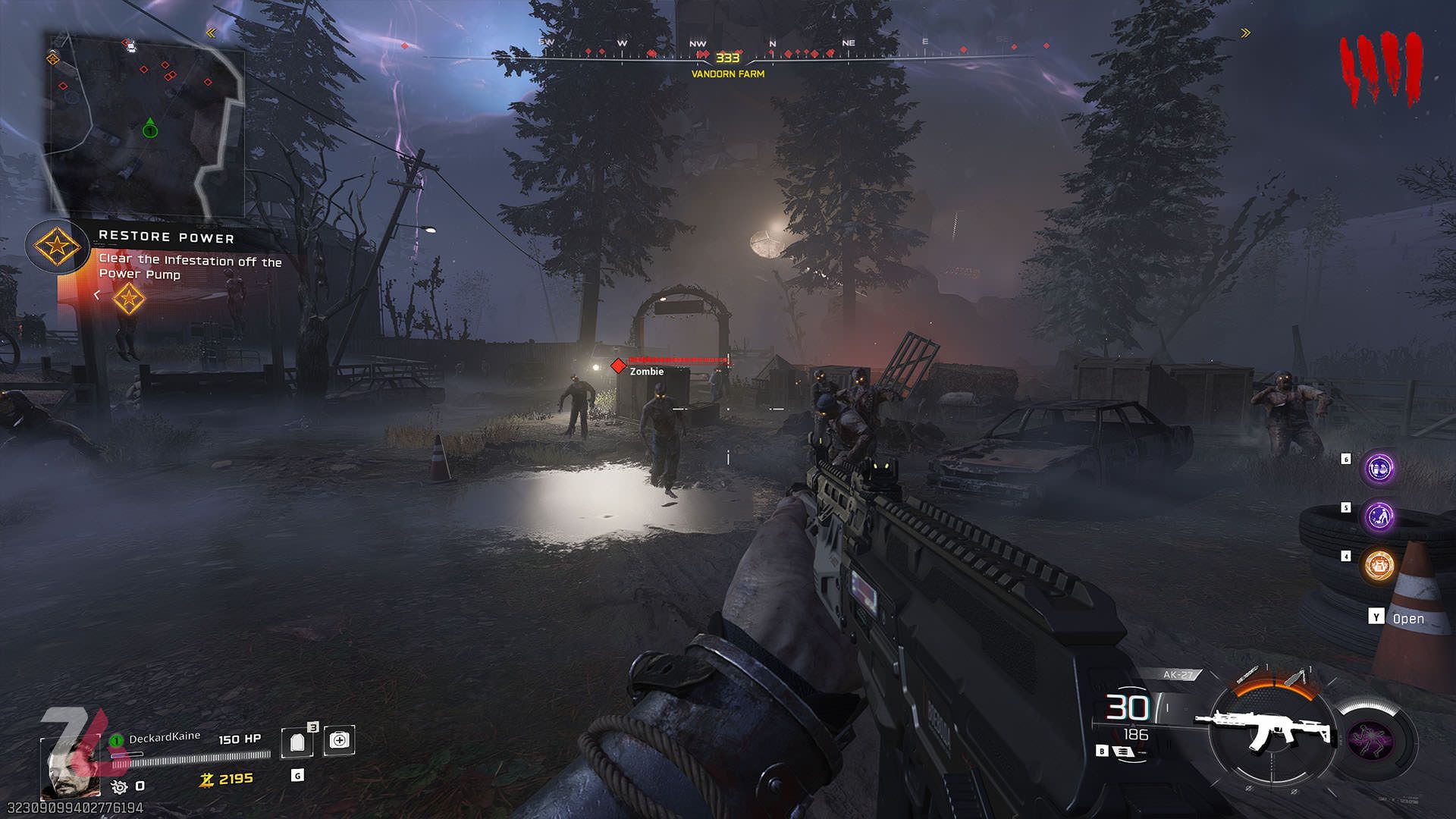Toggle the combat knife indicator above the ammo arc
This screenshot has width=1456, height=819.
point(1248,675)
